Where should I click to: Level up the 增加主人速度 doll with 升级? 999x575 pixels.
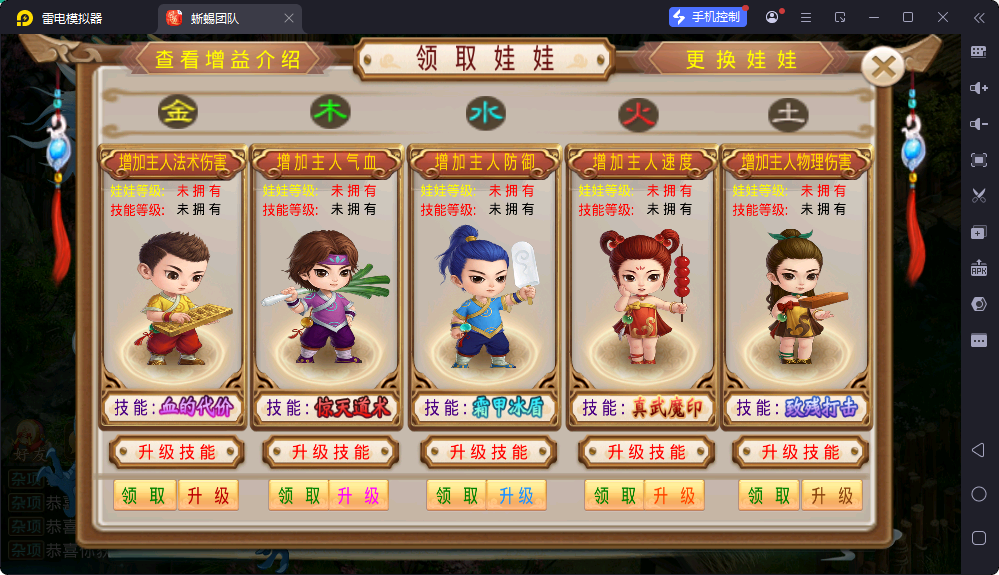click(674, 495)
